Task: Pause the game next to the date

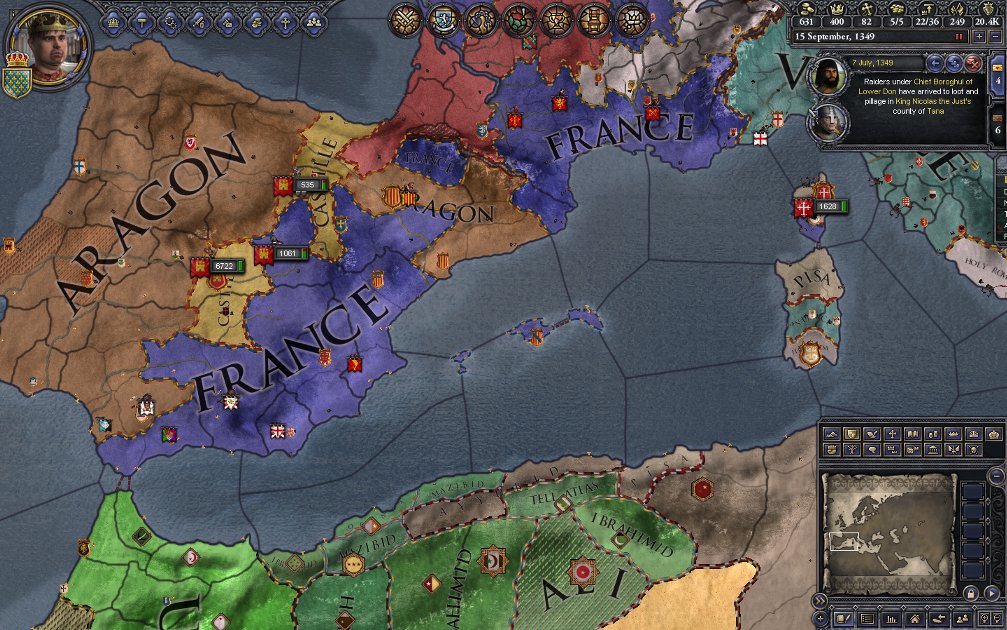Action: (x=959, y=36)
